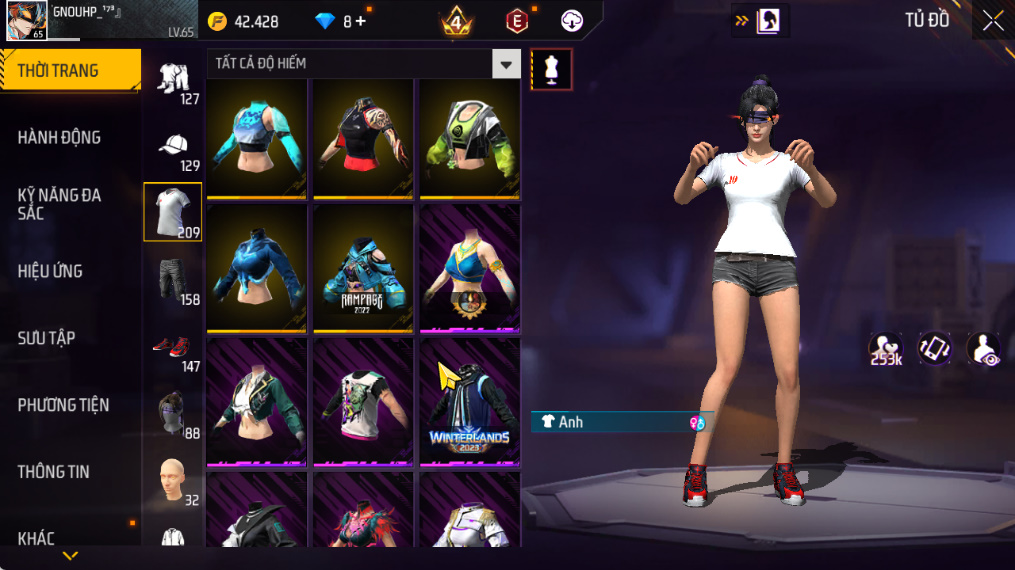Open the Hành Động menu section
The image size is (1015, 570).
[x=60, y=137]
